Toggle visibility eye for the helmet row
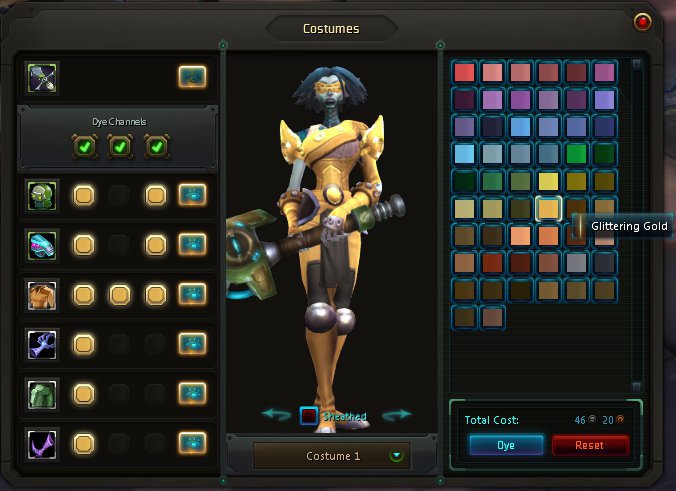The height and width of the screenshot is (491, 676). pyautogui.click(x=192, y=195)
